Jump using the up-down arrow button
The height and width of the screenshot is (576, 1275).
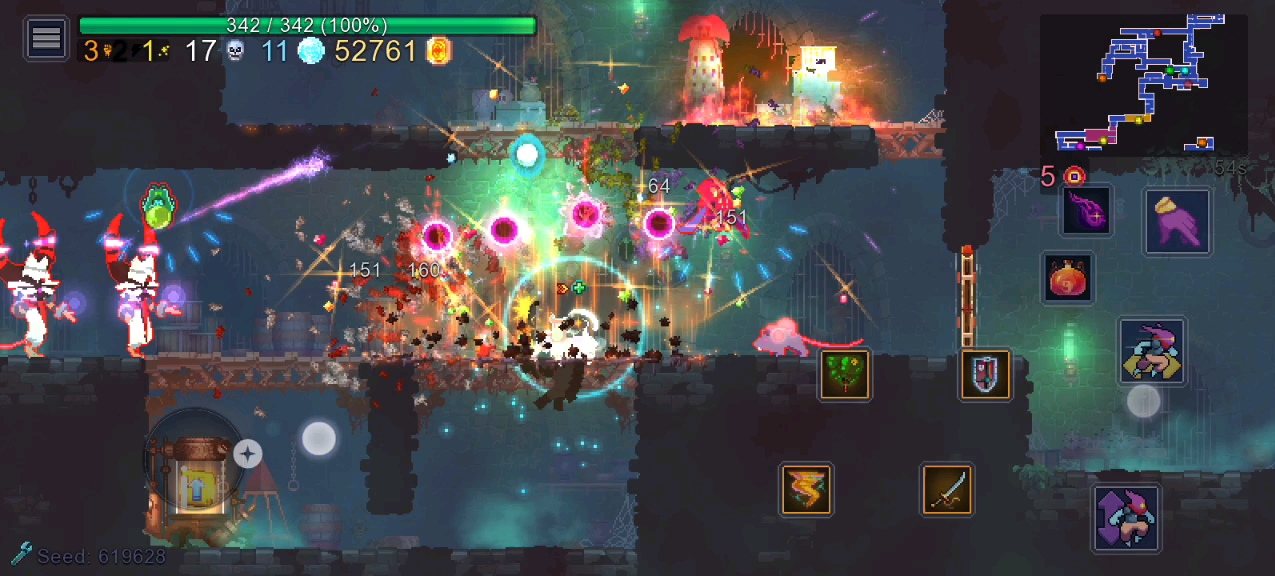[1127, 517]
